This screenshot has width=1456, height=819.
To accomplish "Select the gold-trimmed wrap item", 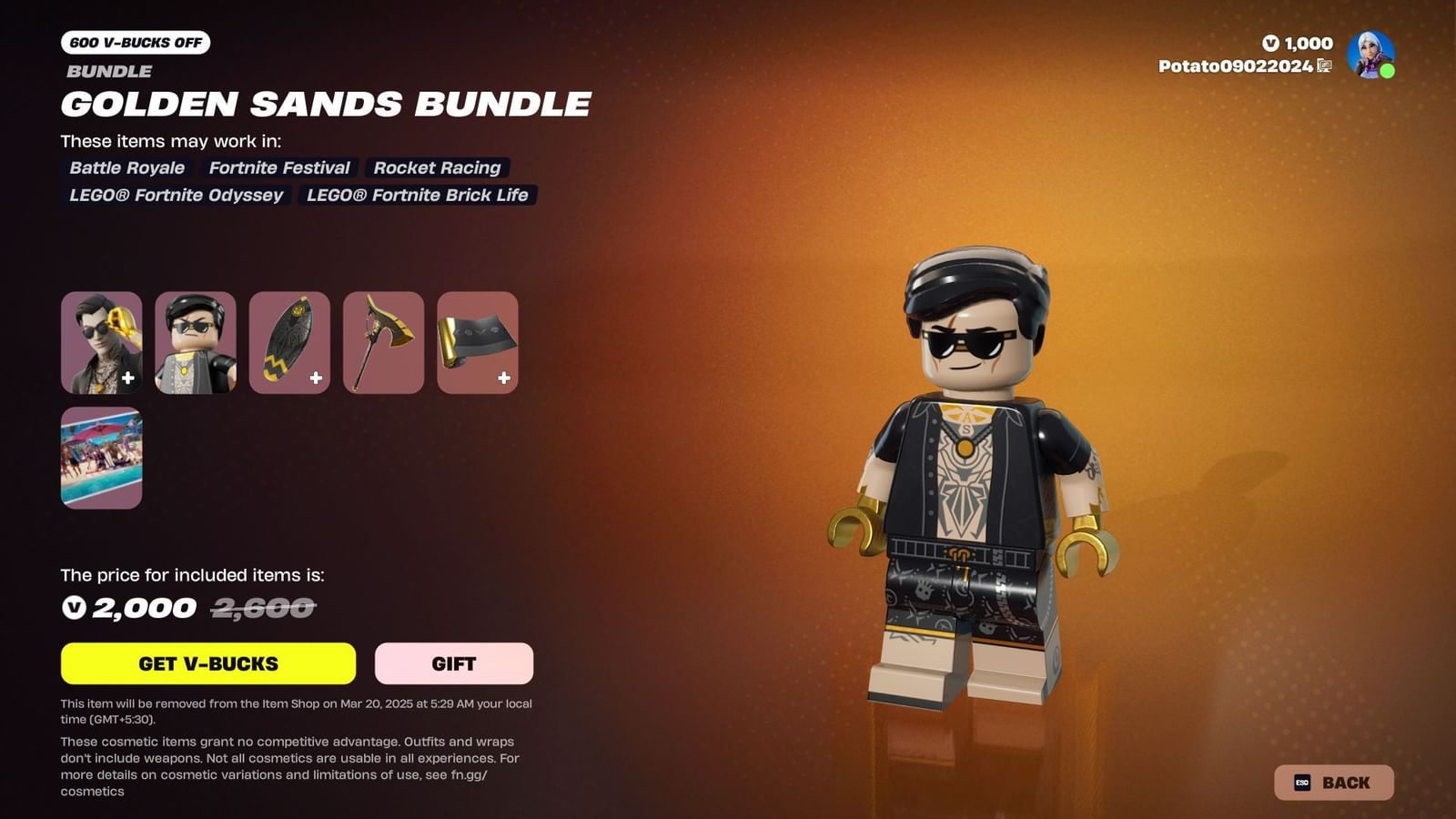I will pyautogui.click(x=478, y=343).
